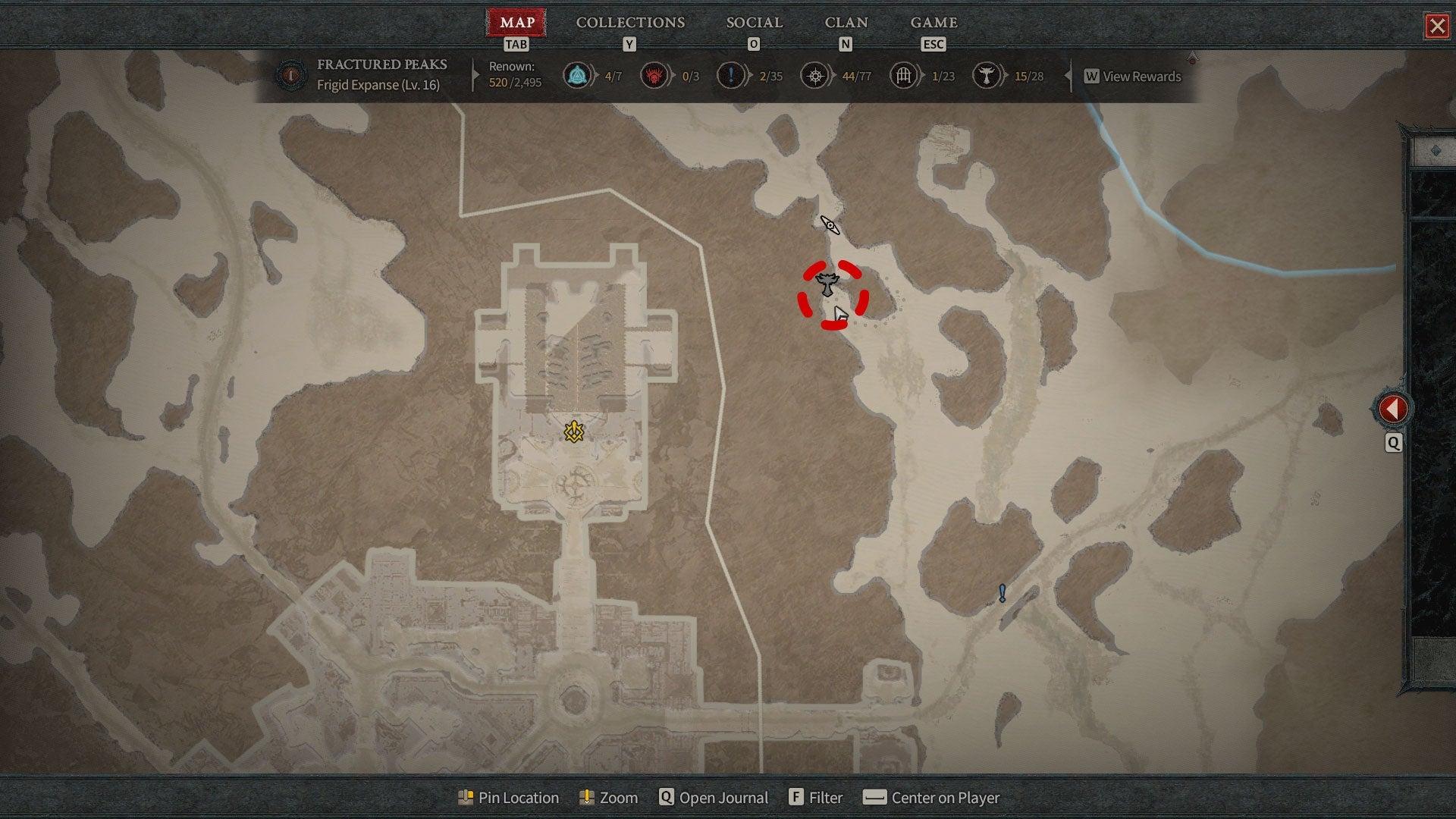This screenshot has width=1456, height=819.
Task: Select the Altar of Lilith map marker
Action: point(827,284)
